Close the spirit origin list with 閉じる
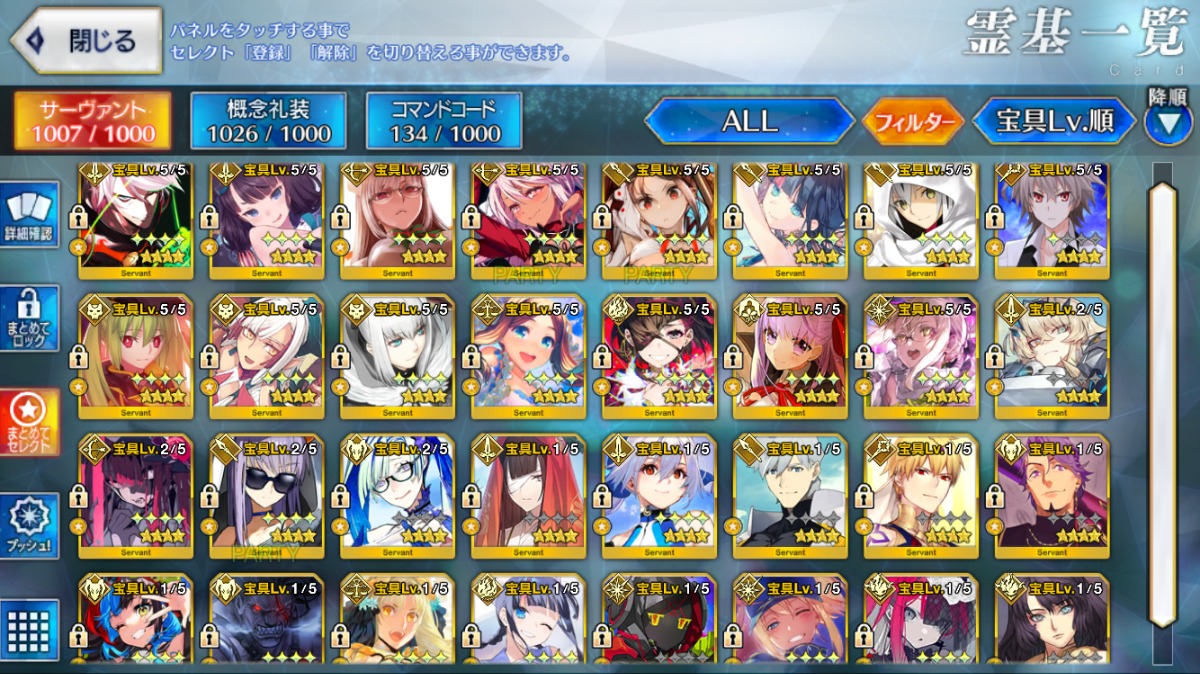 tap(86, 41)
